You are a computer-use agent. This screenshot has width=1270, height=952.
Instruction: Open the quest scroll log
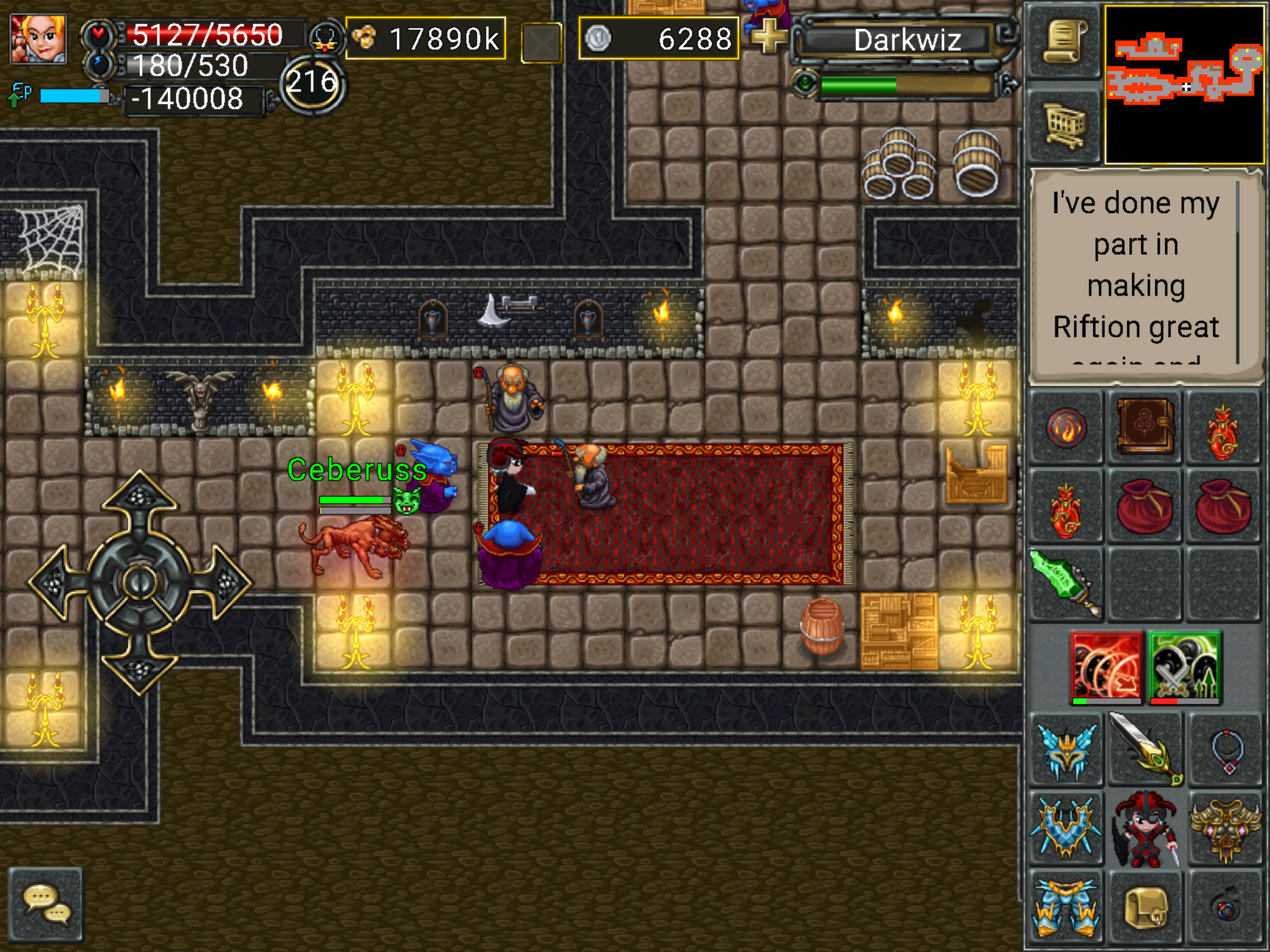point(1064,42)
